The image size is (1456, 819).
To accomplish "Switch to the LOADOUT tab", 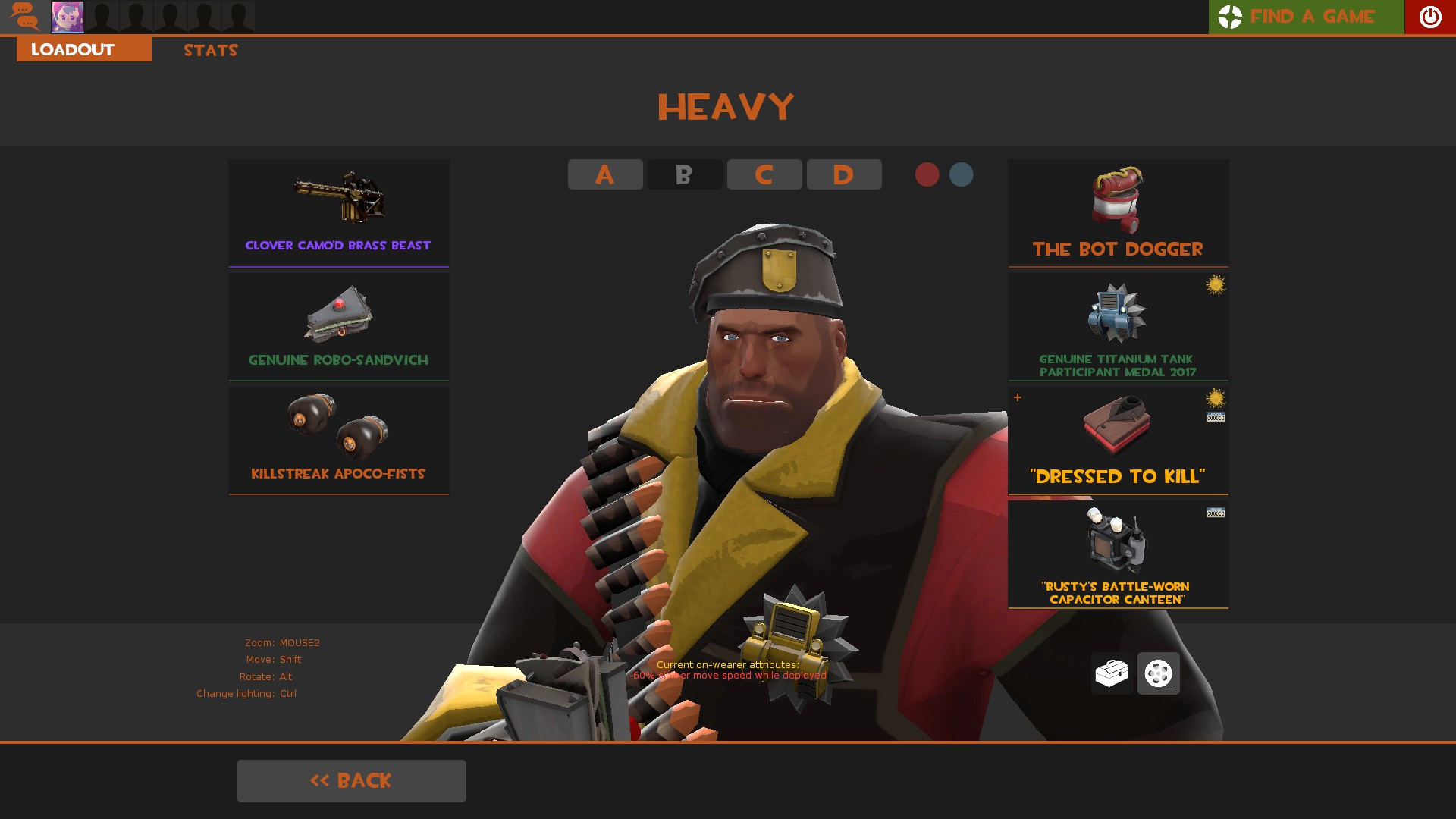I will coord(71,49).
